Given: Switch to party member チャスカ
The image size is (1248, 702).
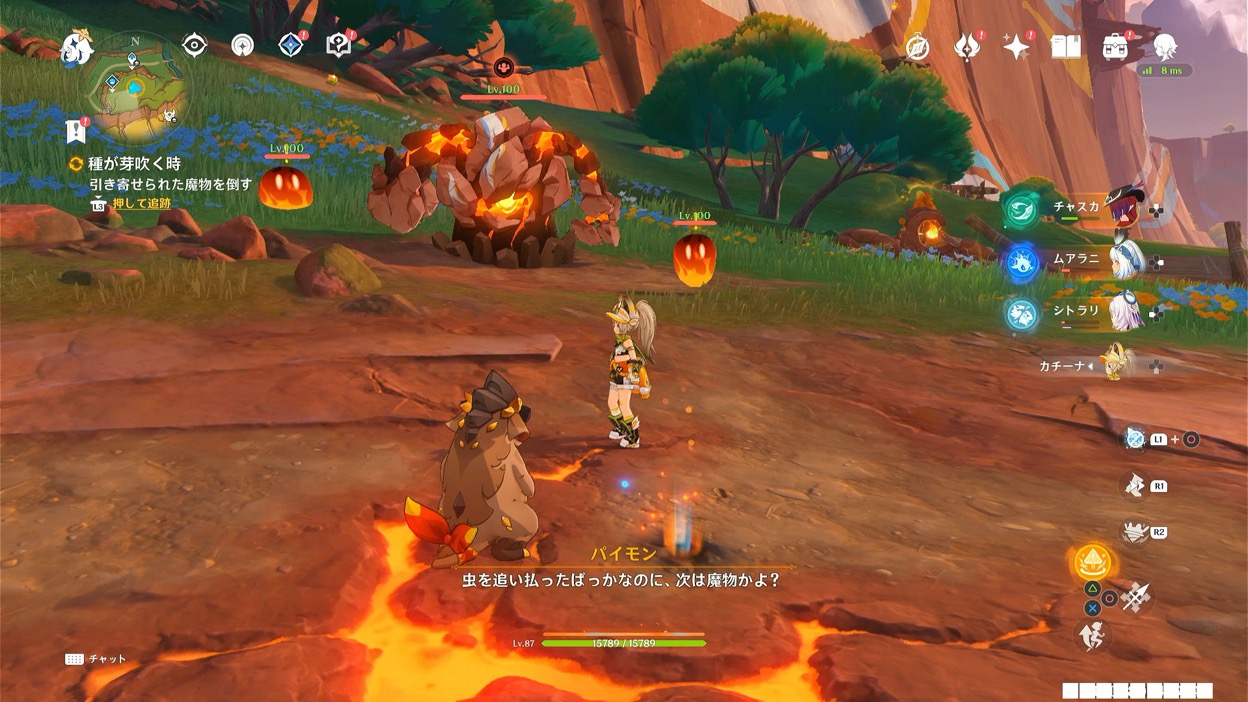Looking at the screenshot, I should (x=1122, y=208).
